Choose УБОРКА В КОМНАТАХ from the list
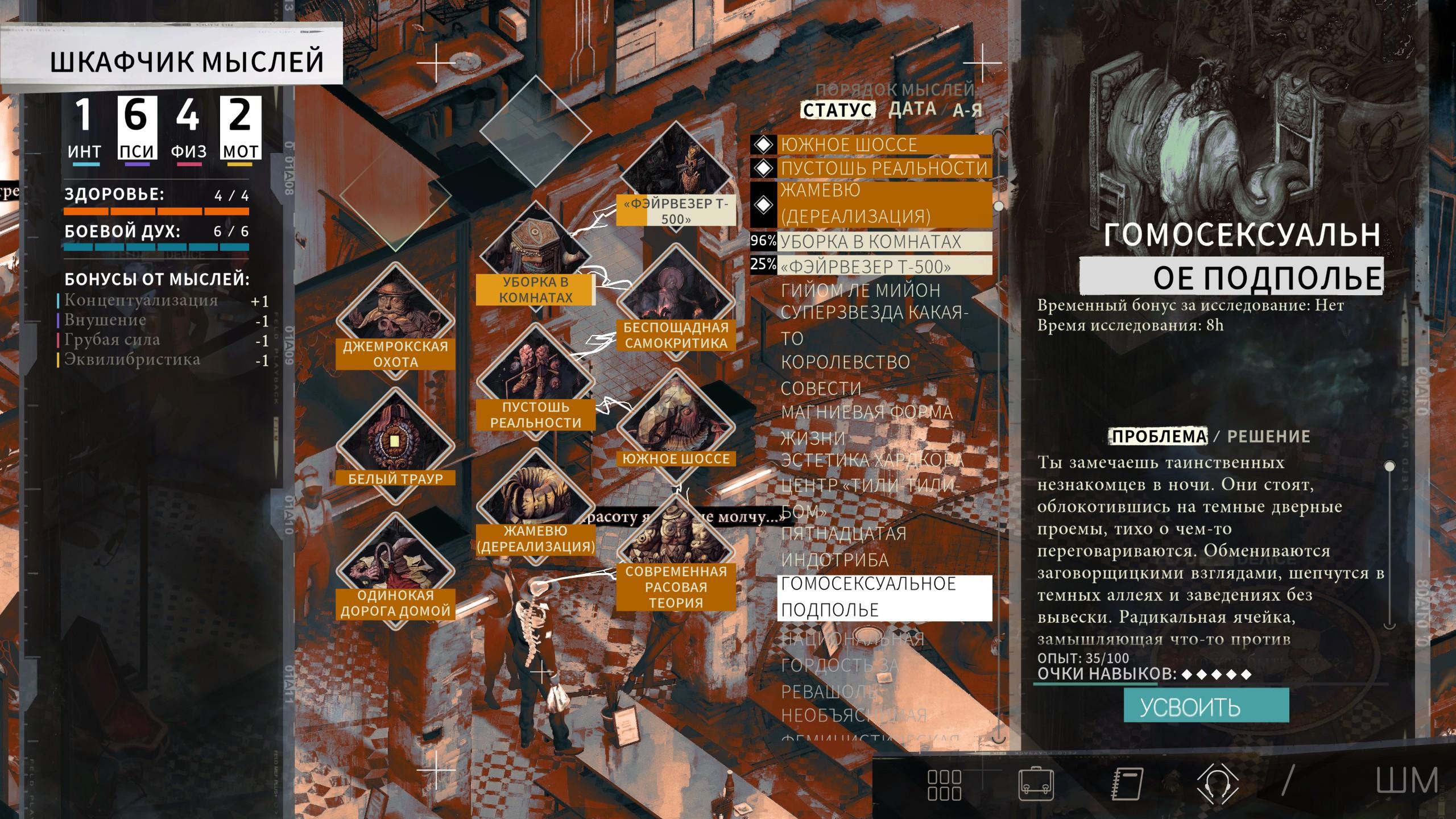This screenshot has height=819, width=1456. point(870,242)
